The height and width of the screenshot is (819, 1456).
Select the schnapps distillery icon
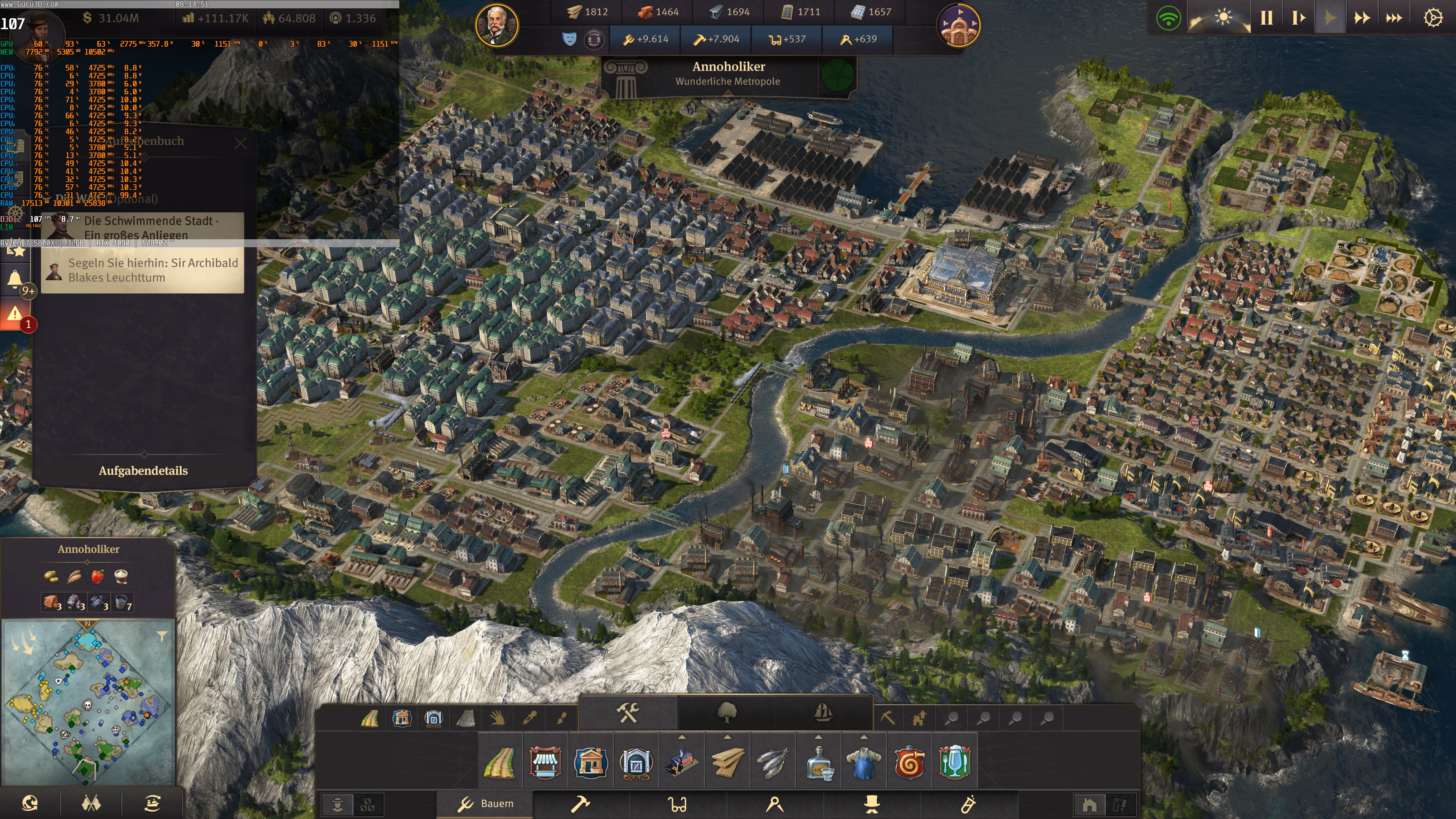coord(821,764)
